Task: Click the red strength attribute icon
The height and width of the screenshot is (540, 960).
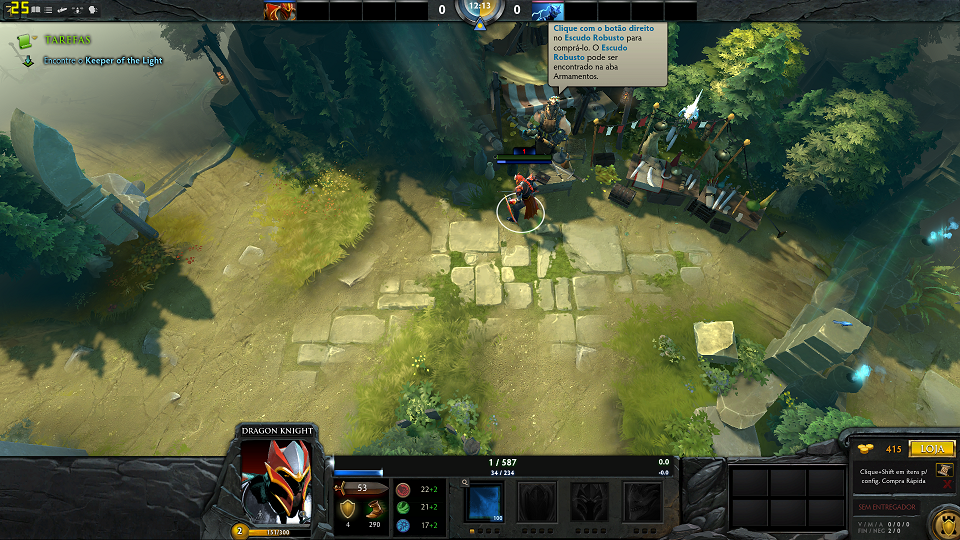Action: point(403,489)
